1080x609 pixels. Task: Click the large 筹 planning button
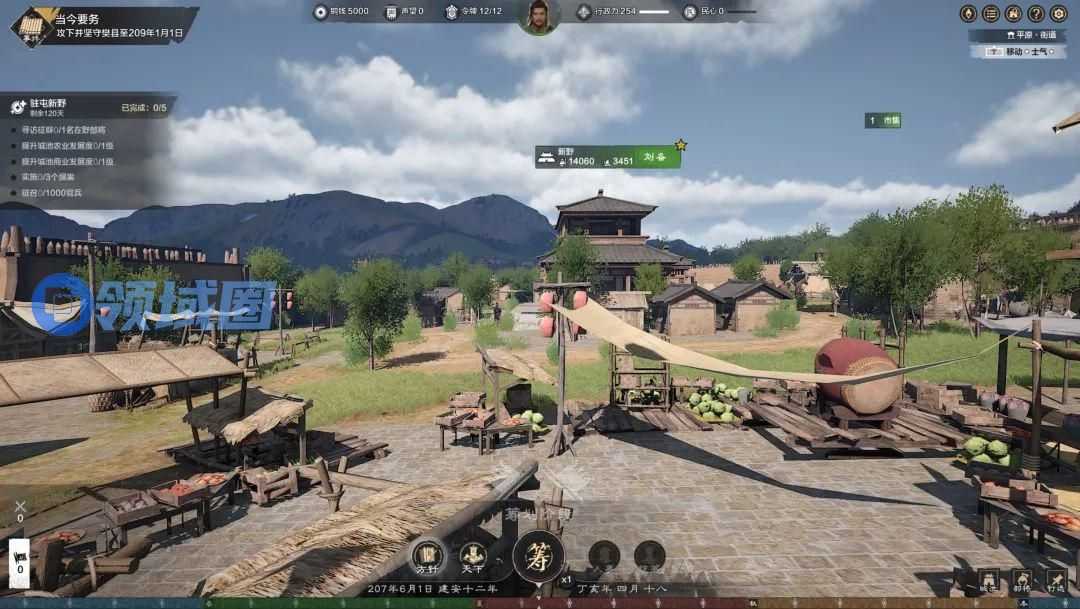[x=538, y=556]
